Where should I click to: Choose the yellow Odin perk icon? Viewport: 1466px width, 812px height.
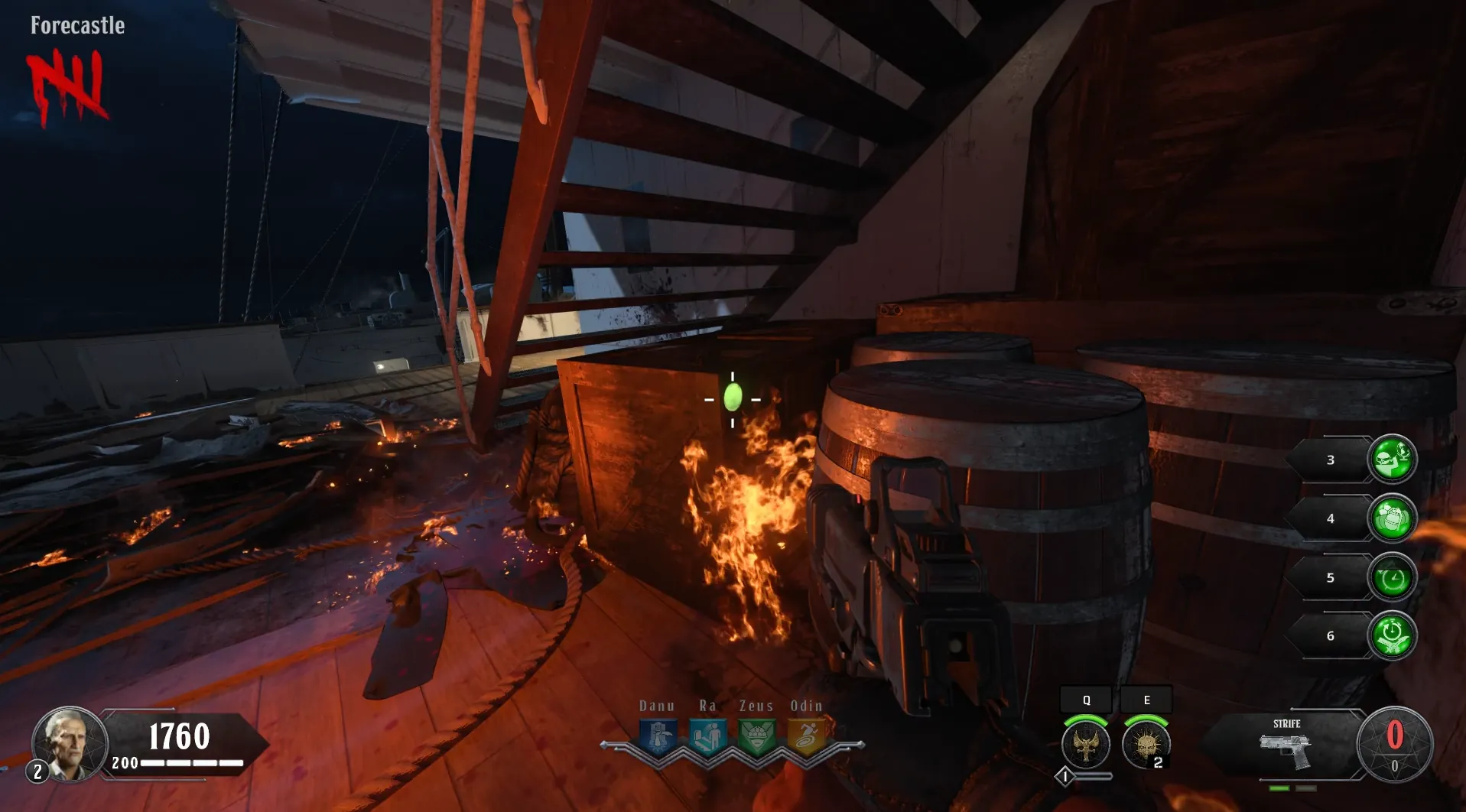tap(807, 738)
